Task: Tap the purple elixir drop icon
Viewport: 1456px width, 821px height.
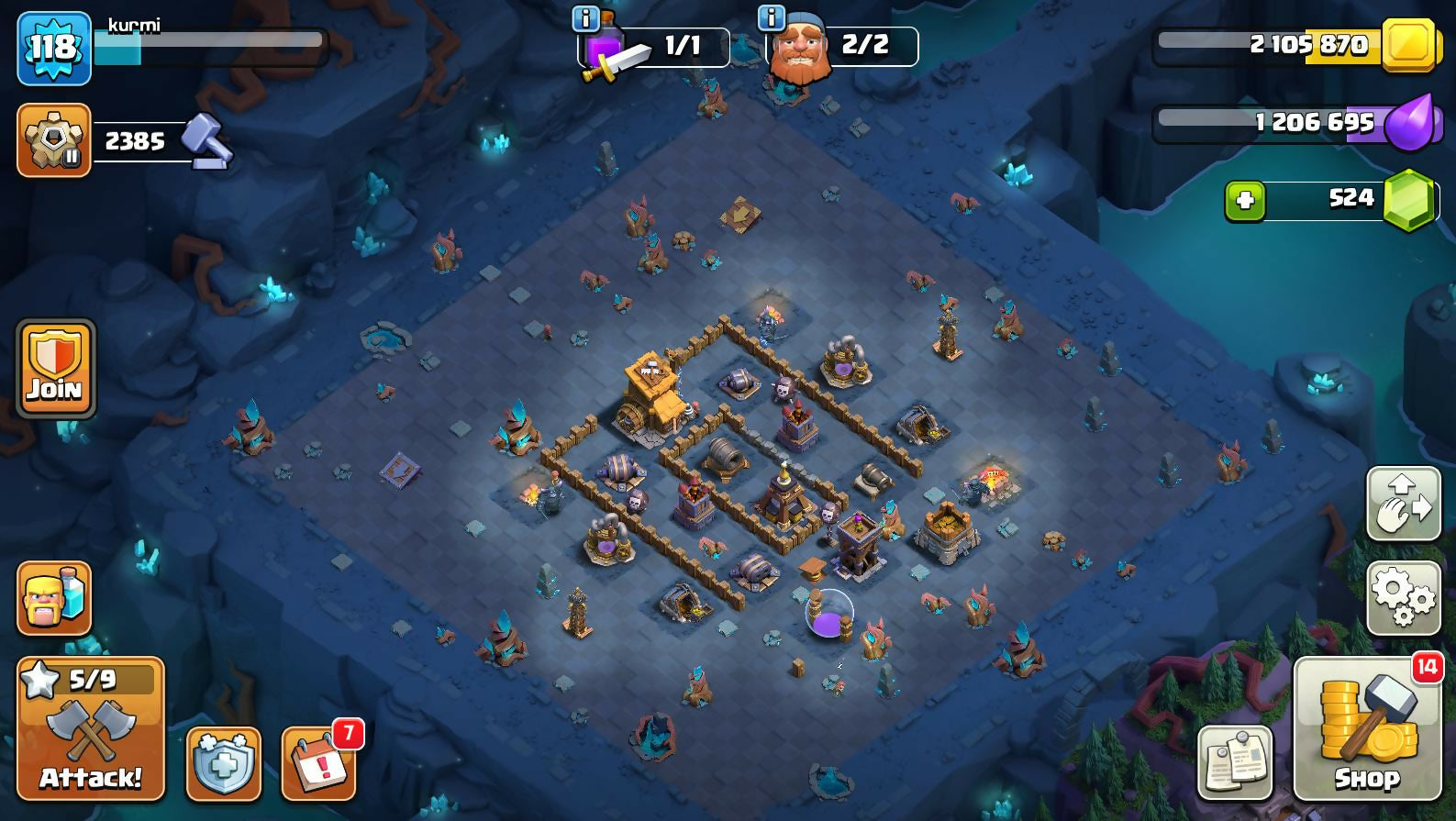Action: (1407, 122)
